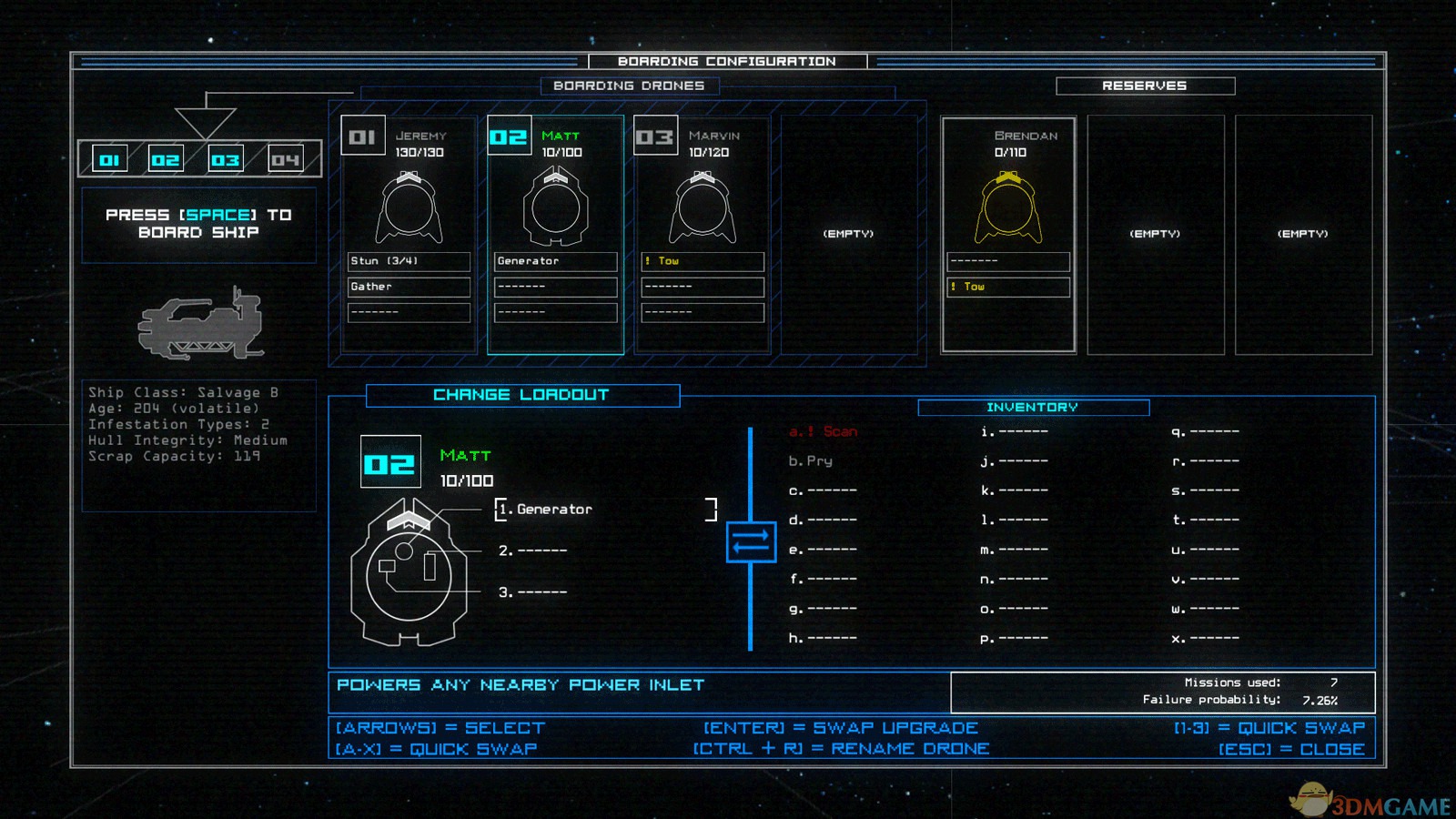Select the 04 drone order tab
1456x819 pixels.
tap(285, 160)
